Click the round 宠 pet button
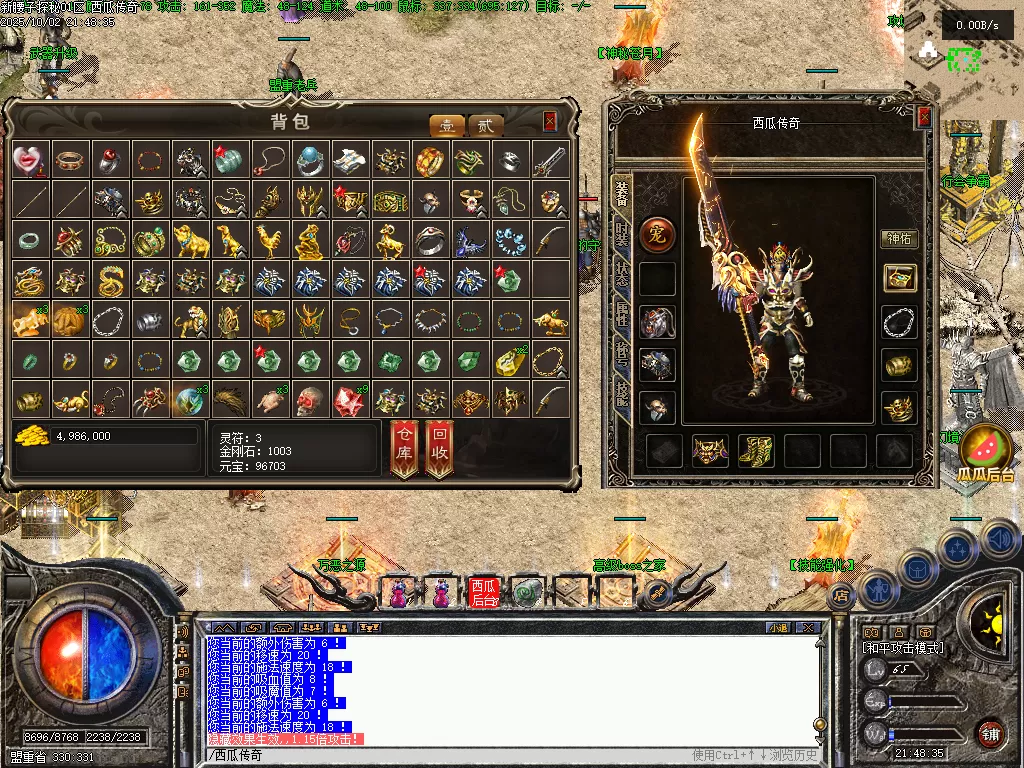The height and width of the screenshot is (768, 1024). pyautogui.click(x=657, y=235)
